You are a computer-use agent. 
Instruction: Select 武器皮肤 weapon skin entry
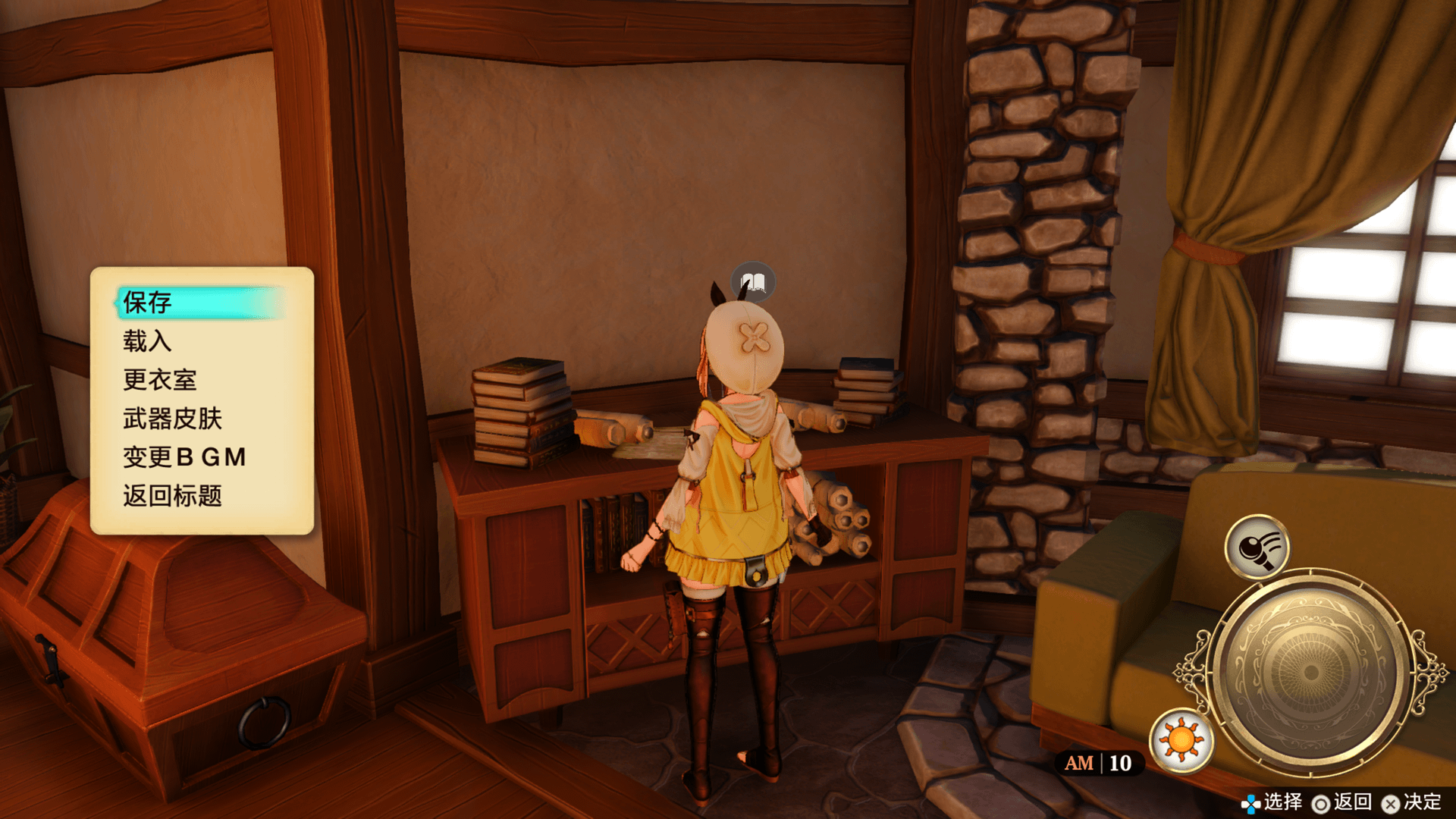click(x=173, y=419)
